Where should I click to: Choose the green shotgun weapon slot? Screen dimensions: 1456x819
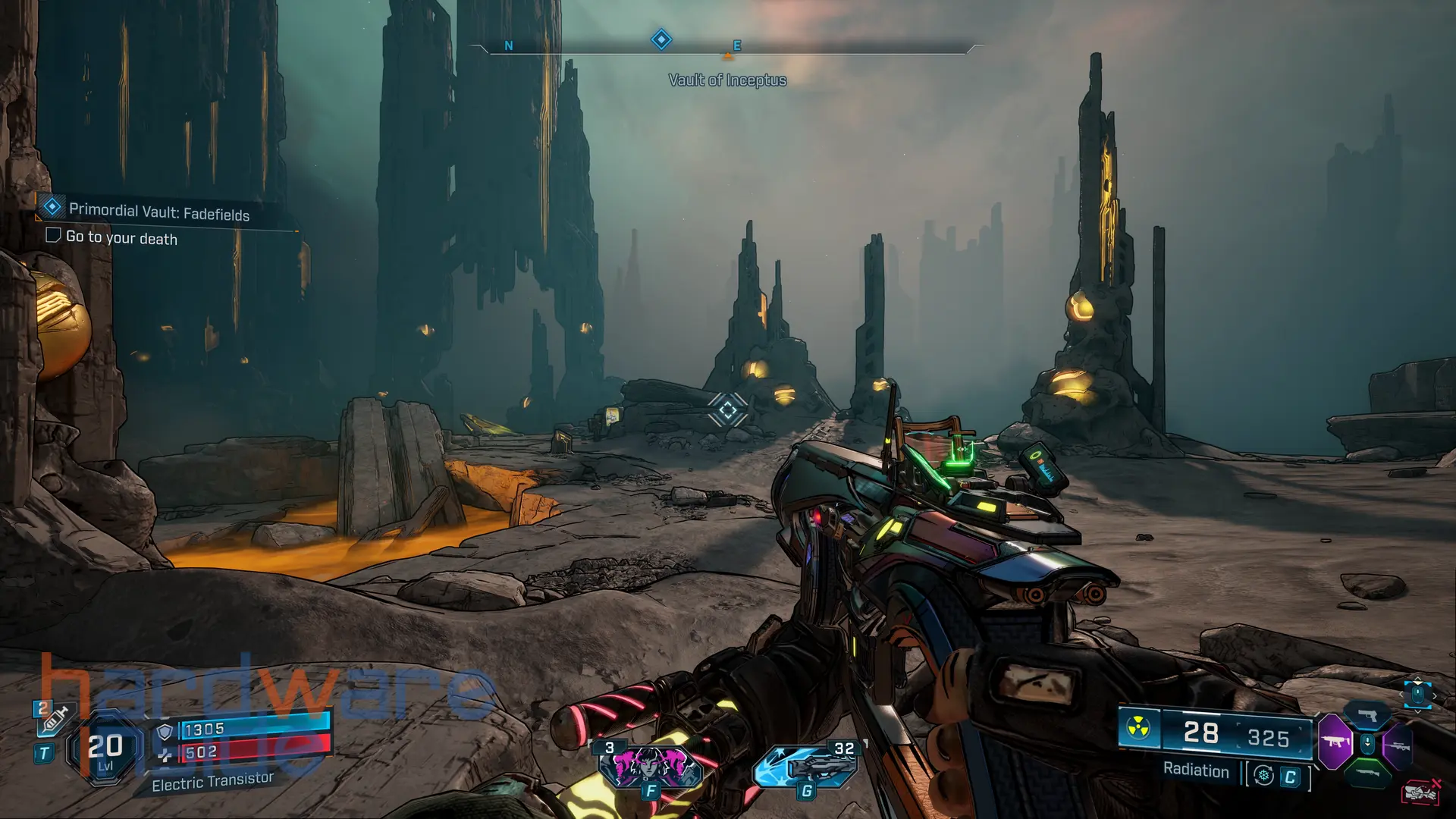pyautogui.click(x=1367, y=773)
